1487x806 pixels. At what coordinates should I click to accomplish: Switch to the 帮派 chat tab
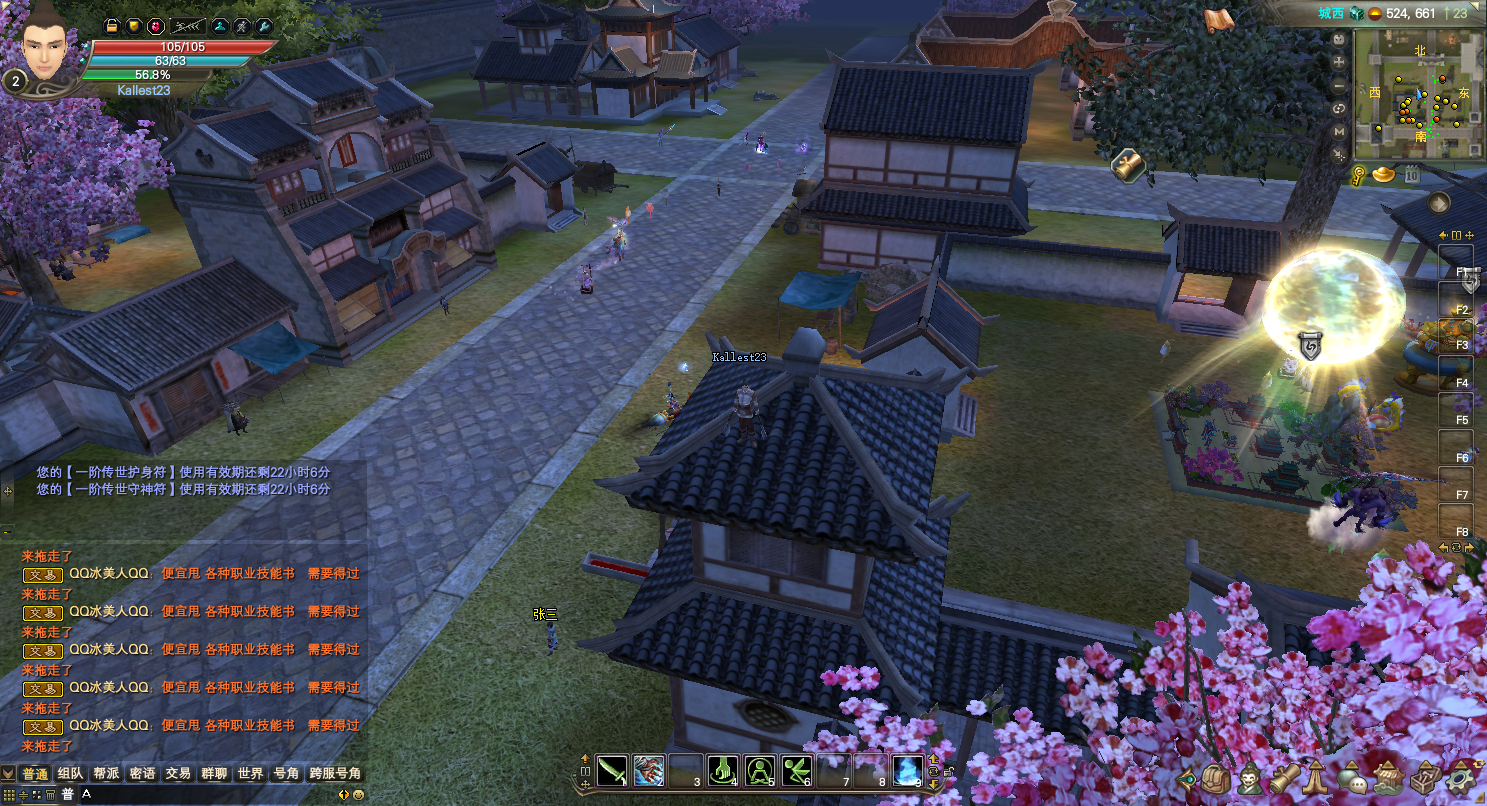107,773
